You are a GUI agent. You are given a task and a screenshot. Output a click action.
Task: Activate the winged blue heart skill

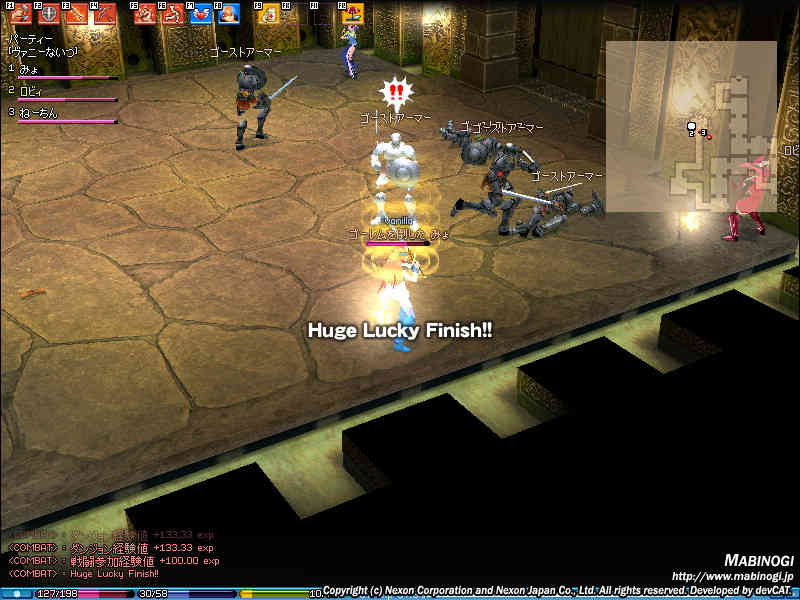pos(201,14)
